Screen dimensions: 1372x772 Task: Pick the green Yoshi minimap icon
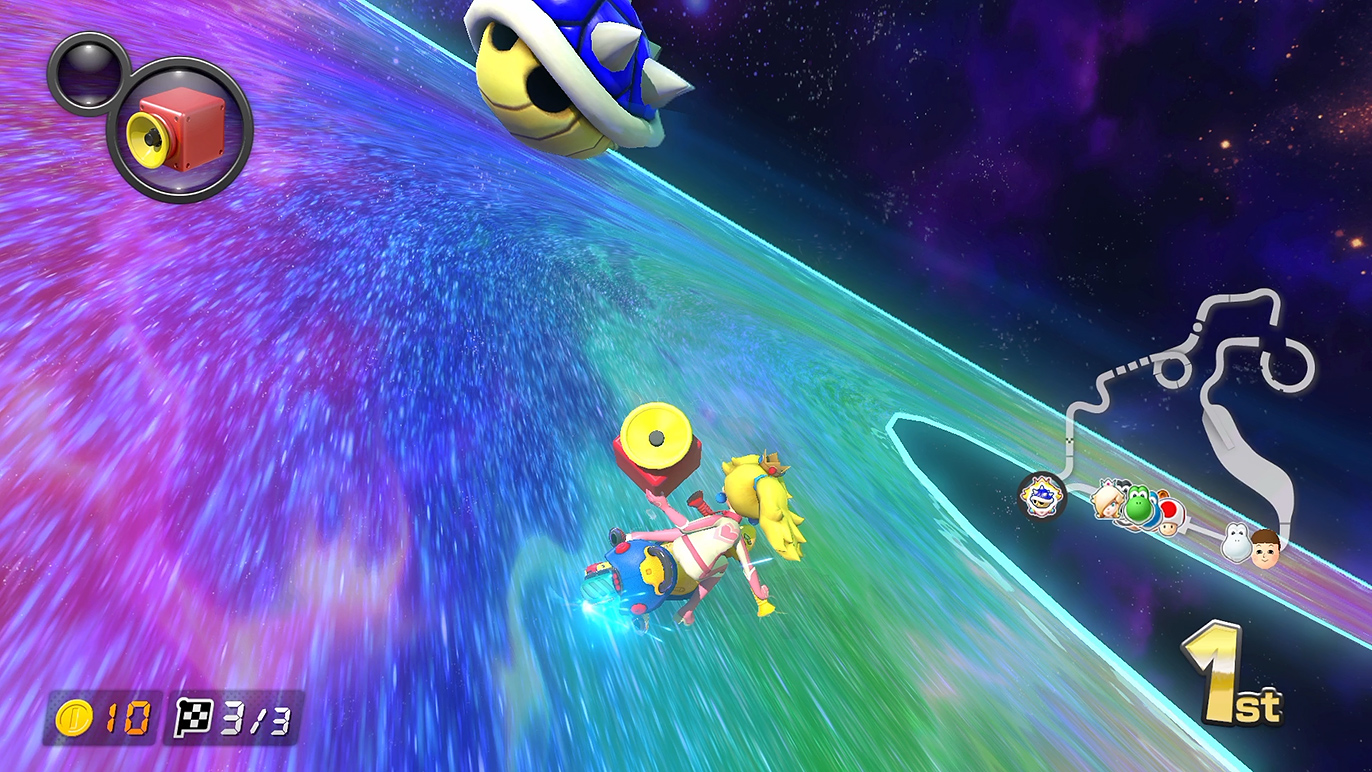[x=1138, y=506]
